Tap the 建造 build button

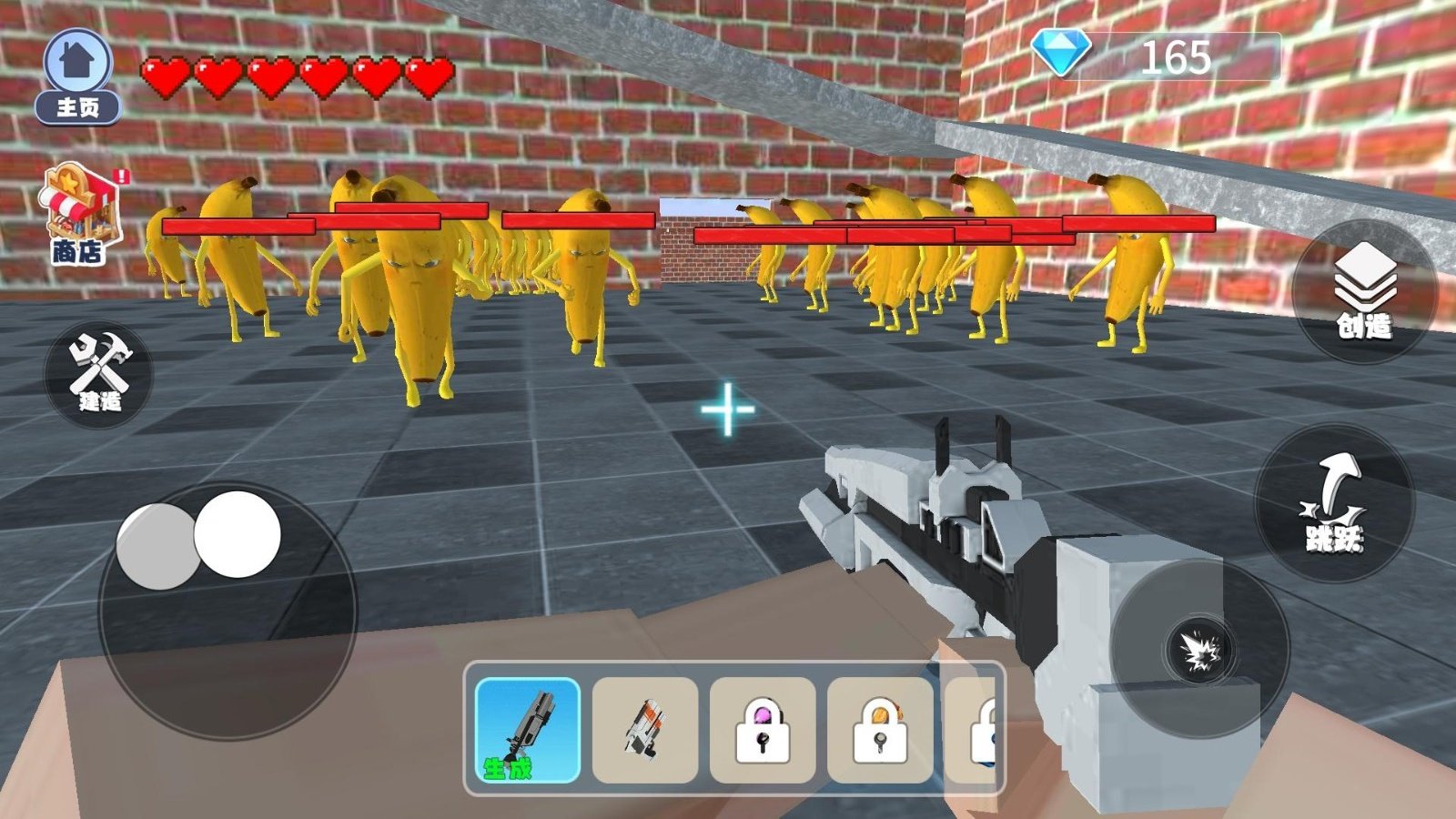pos(99,374)
